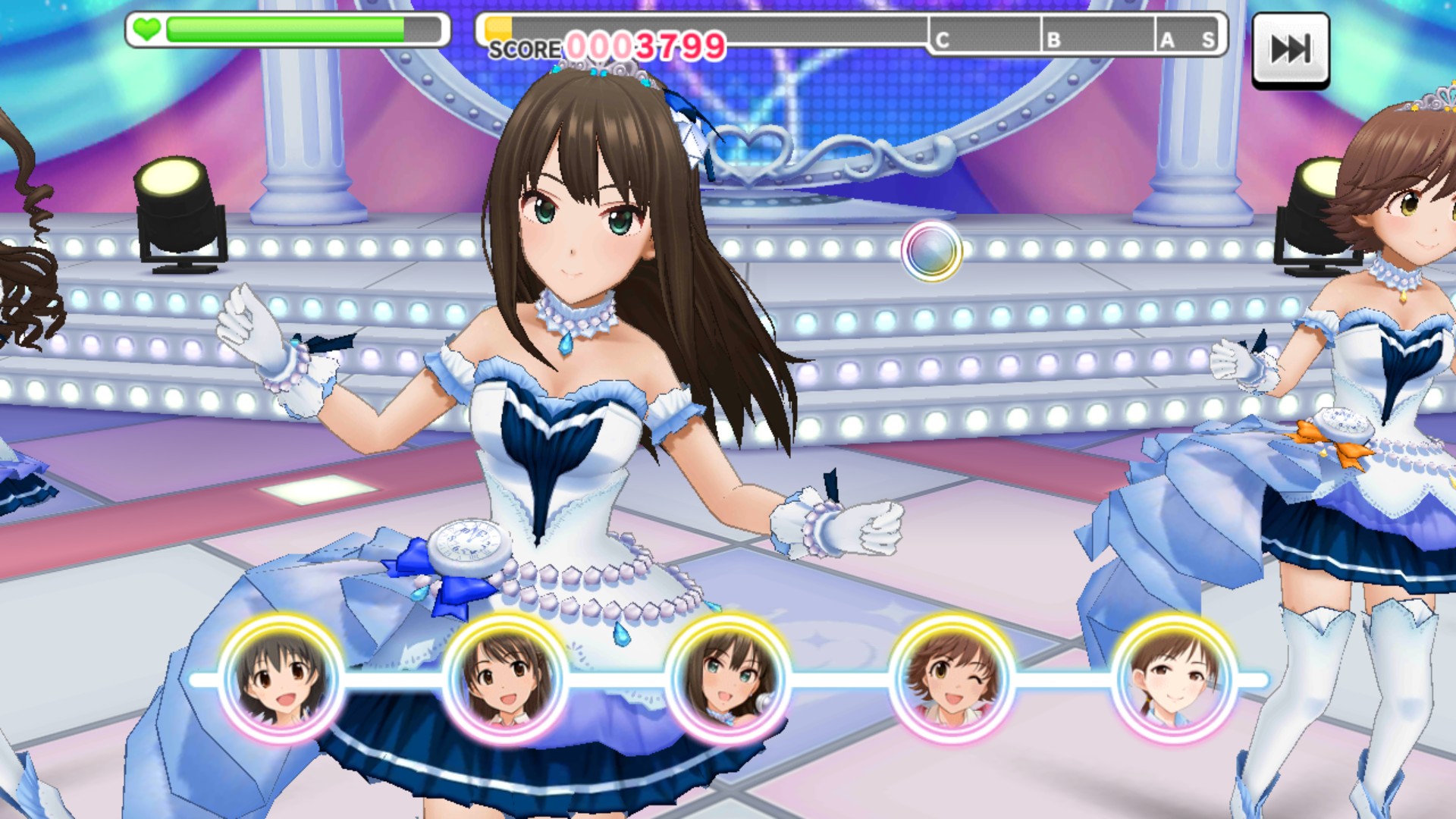
Task: Skip the live with the fast-forward button
Action: click(x=1290, y=50)
